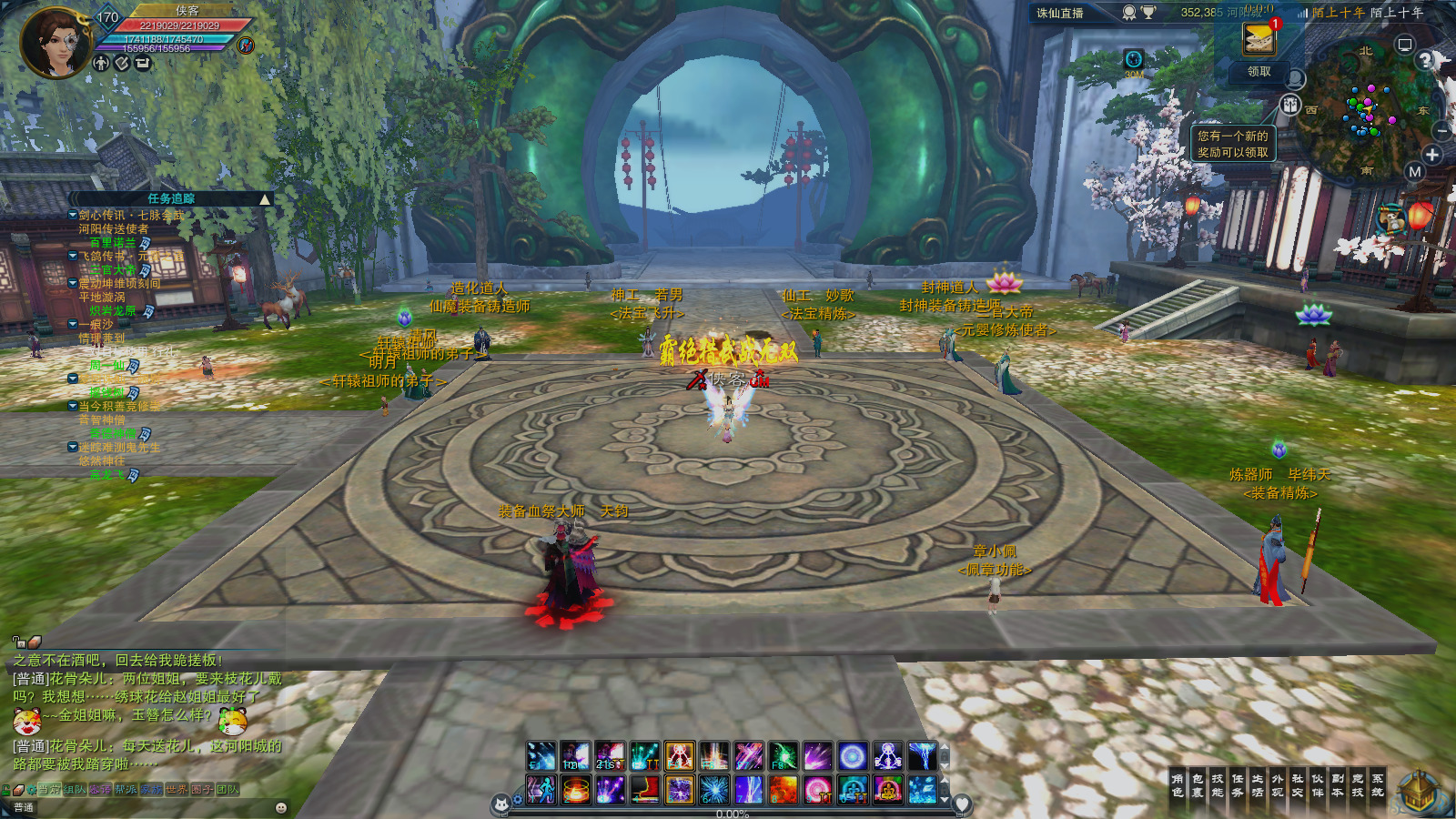
Task: Activate the fiery rings skill in slot 2
Action: point(576,790)
